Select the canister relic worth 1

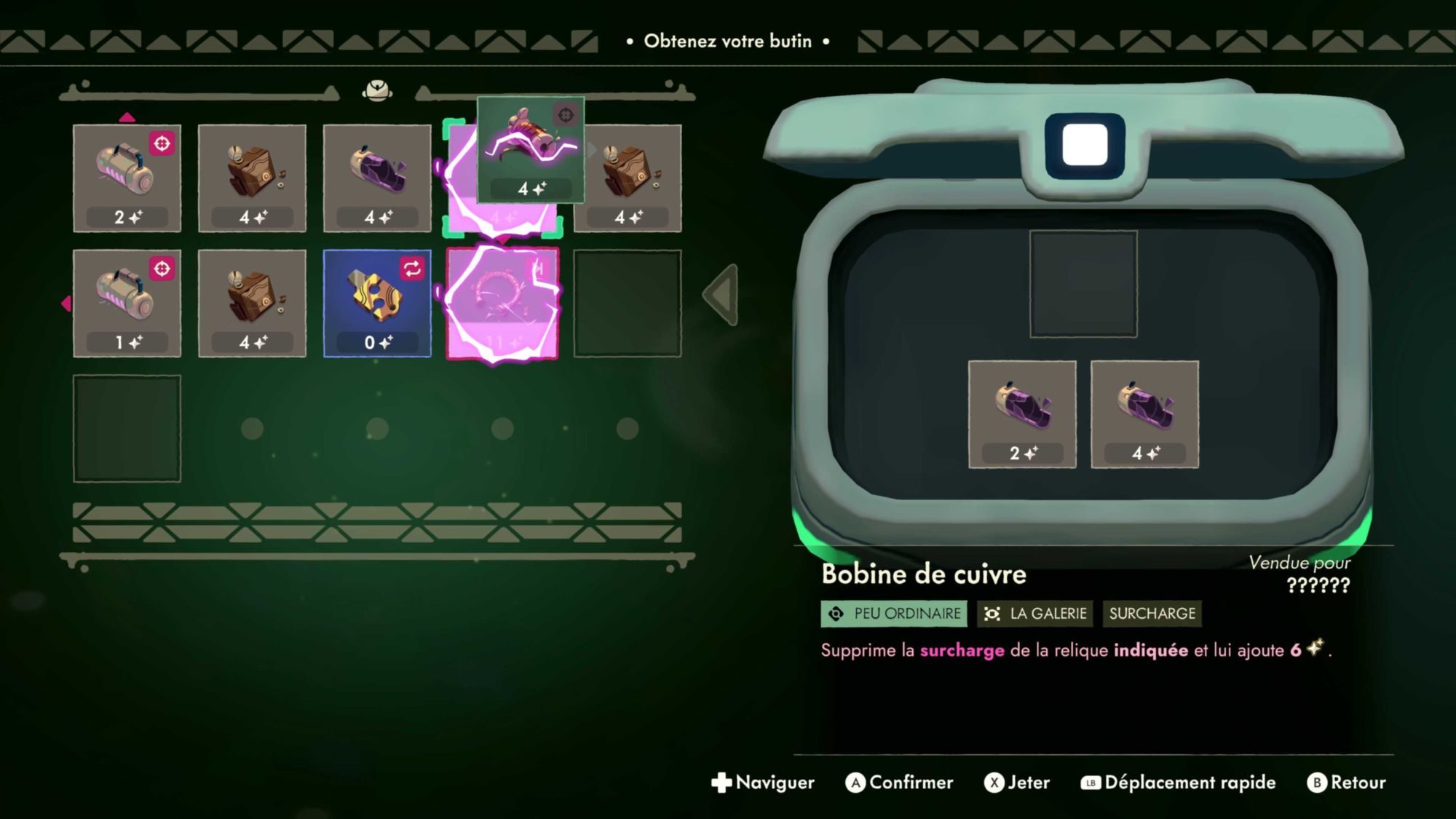127,303
